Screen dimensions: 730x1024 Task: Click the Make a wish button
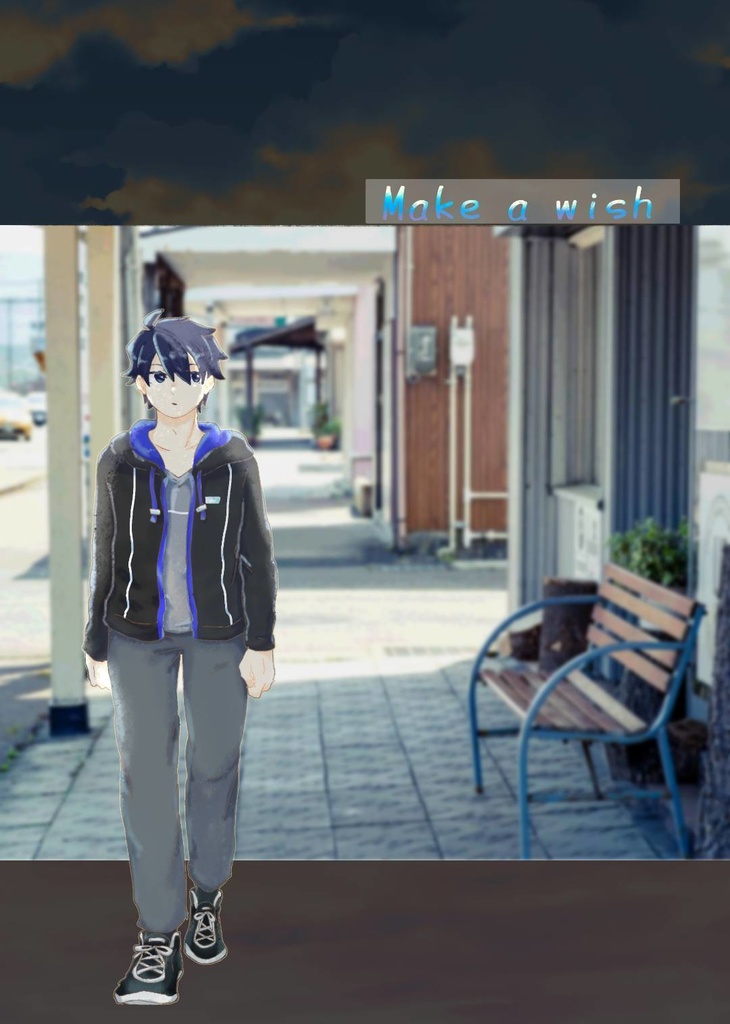[522, 202]
